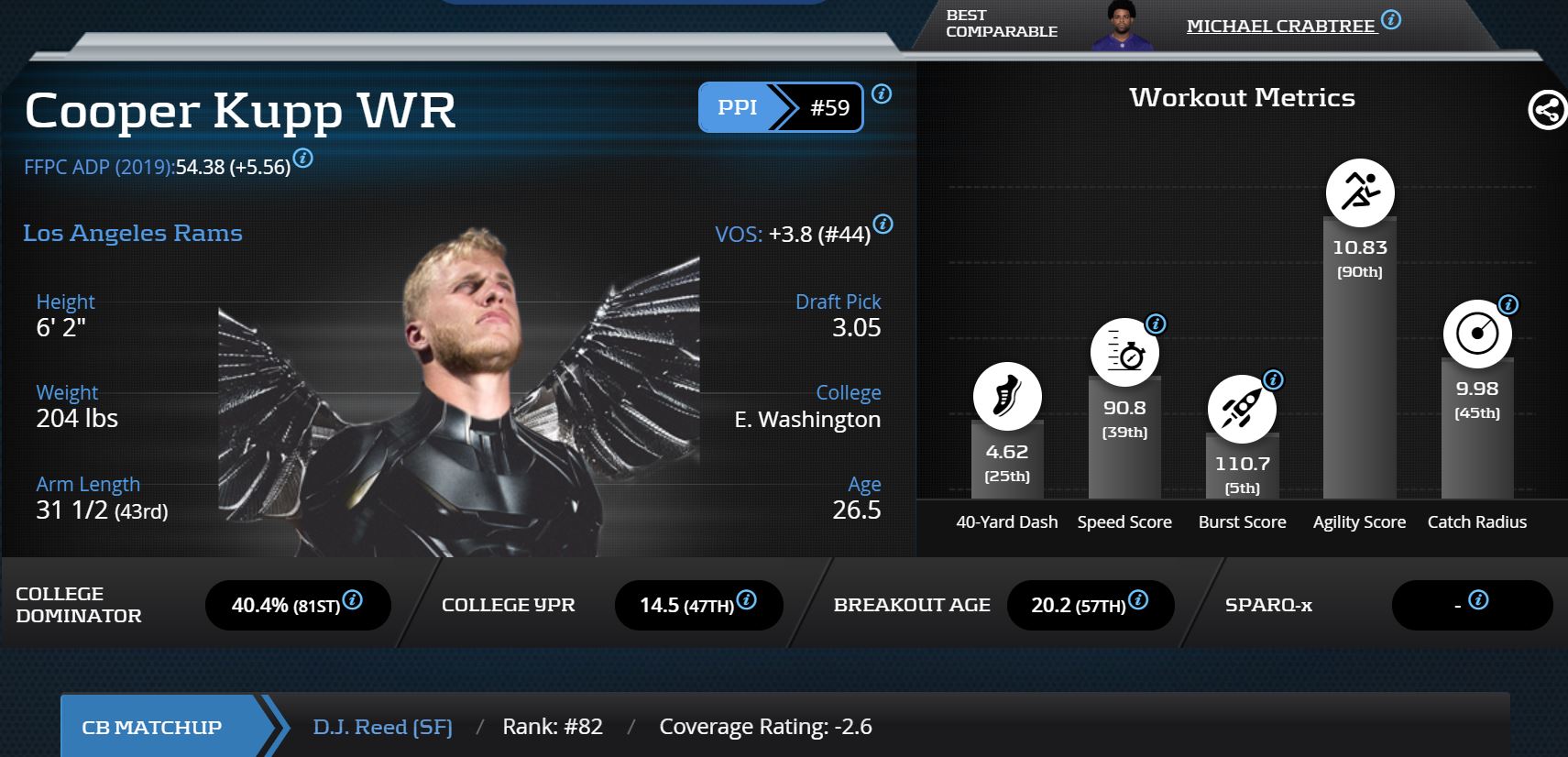Click the College Dominator info icon

pos(352,599)
